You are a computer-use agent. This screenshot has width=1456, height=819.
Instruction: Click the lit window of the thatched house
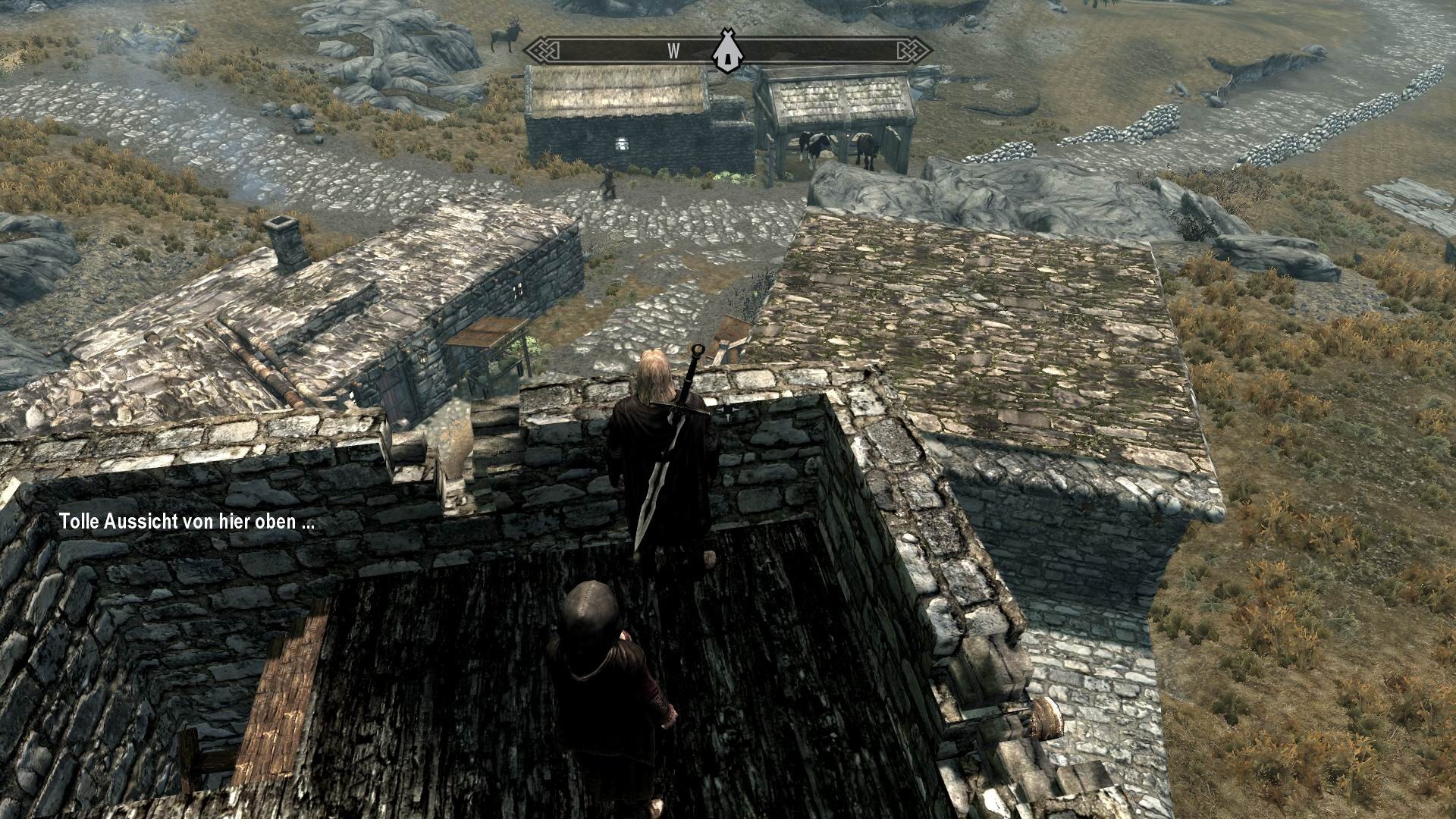click(622, 143)
